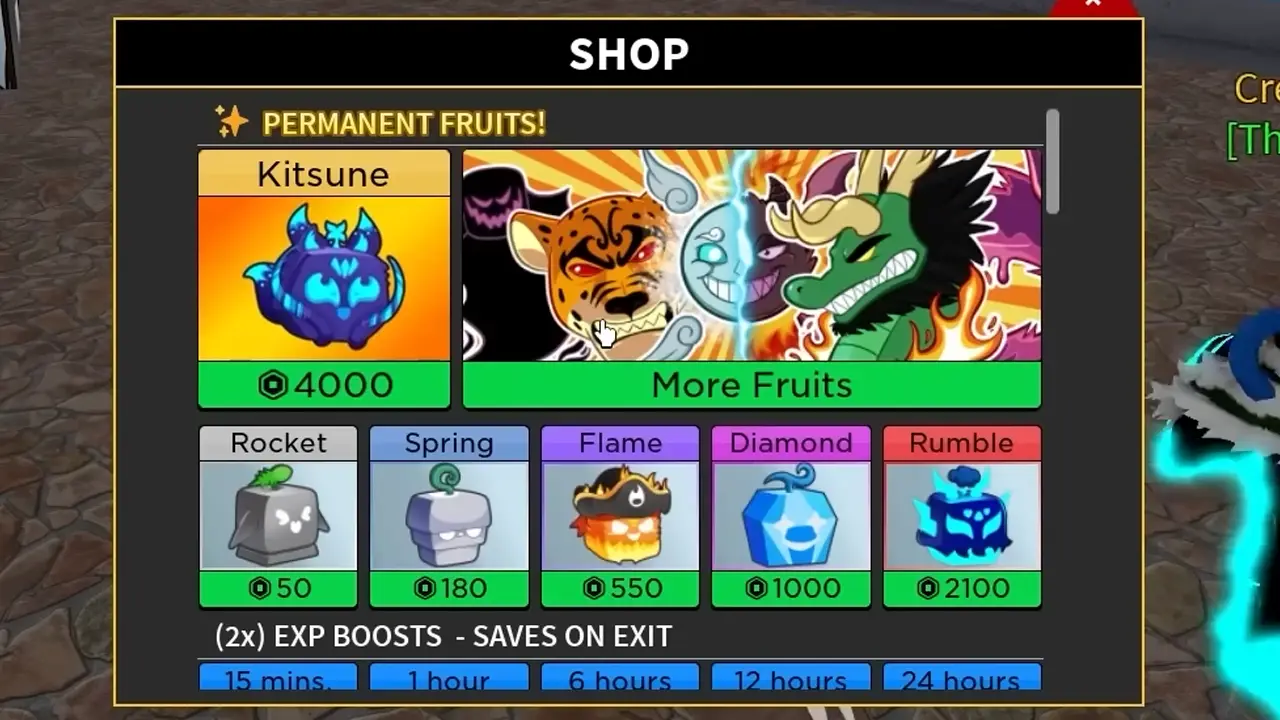
Task: Select the Diamond fruit icon
Action: [x=790, y=515]
